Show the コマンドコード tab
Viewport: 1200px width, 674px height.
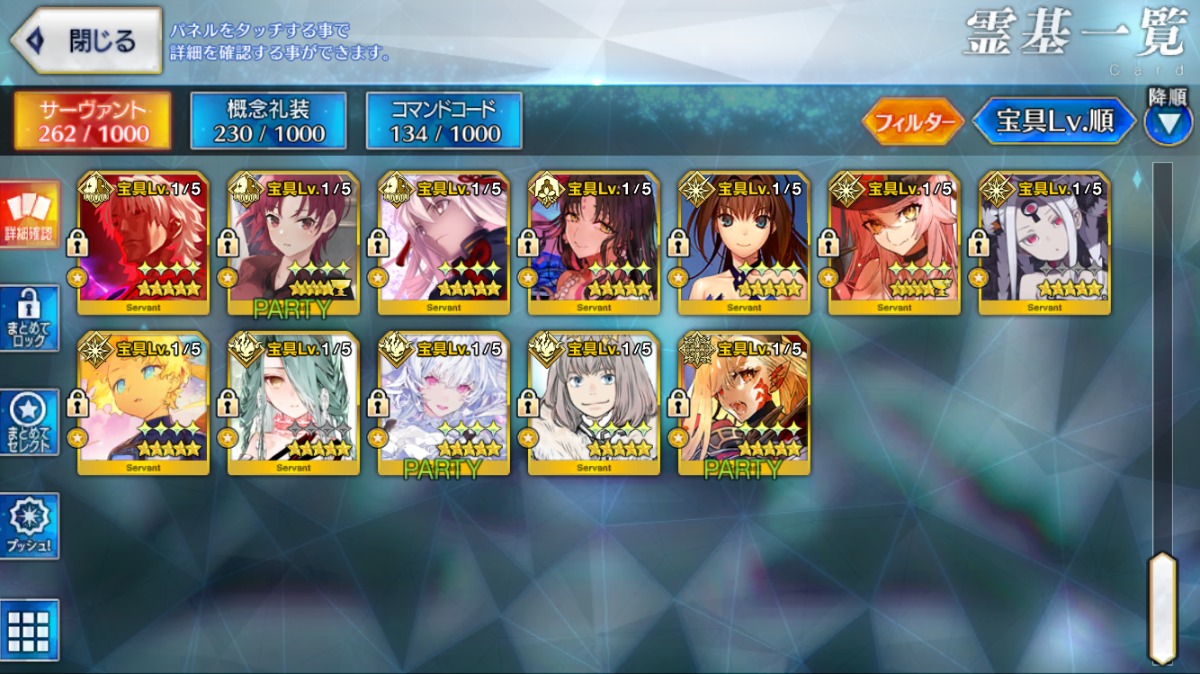click(444, 121)
